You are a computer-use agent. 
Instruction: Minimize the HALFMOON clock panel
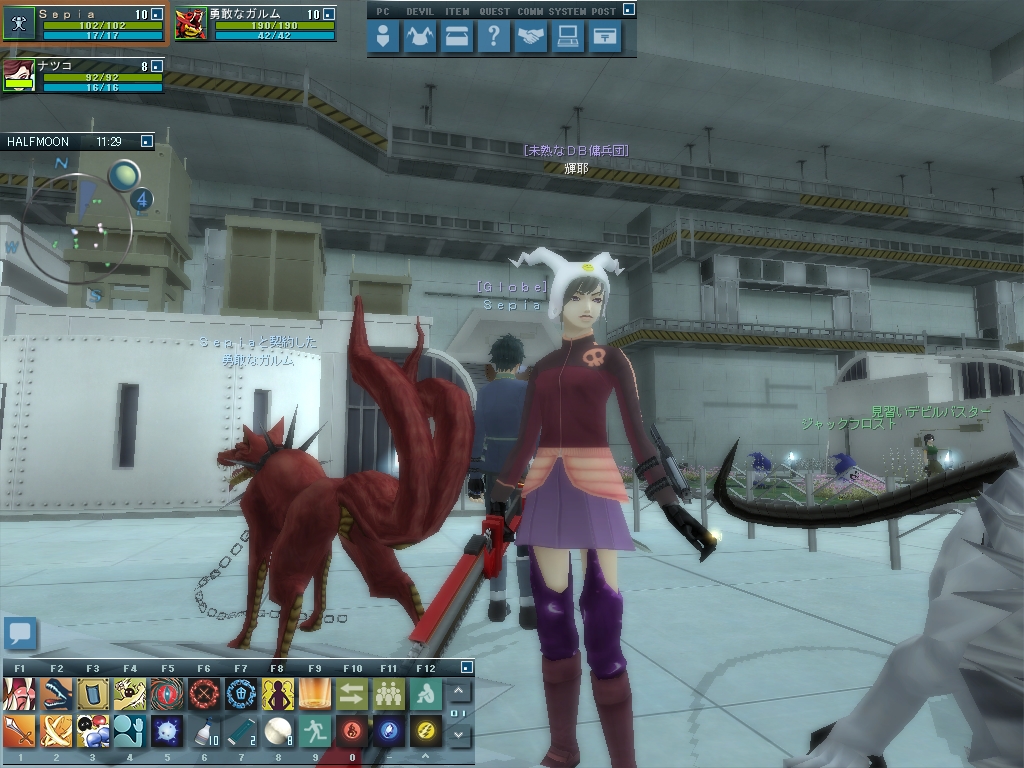pyautogui.click(x=147, y=142)
